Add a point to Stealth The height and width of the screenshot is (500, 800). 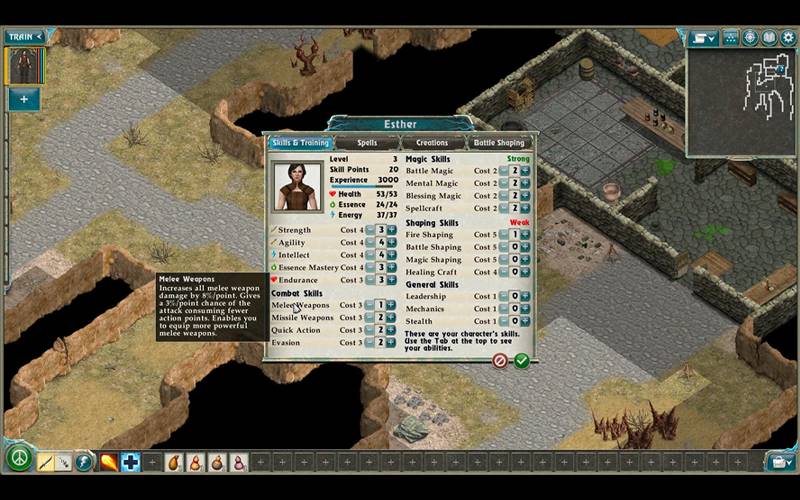pyautogui.click(x=527, y=321)
